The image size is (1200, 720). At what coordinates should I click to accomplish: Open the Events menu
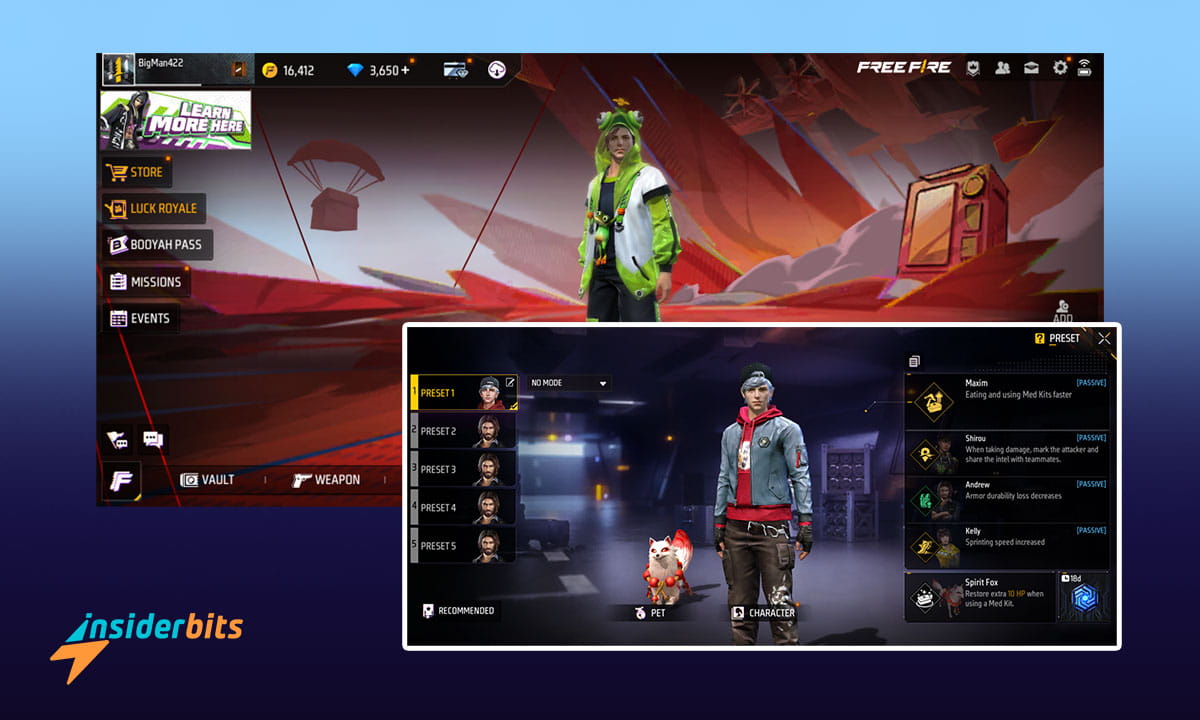click(x=140, y=319)
